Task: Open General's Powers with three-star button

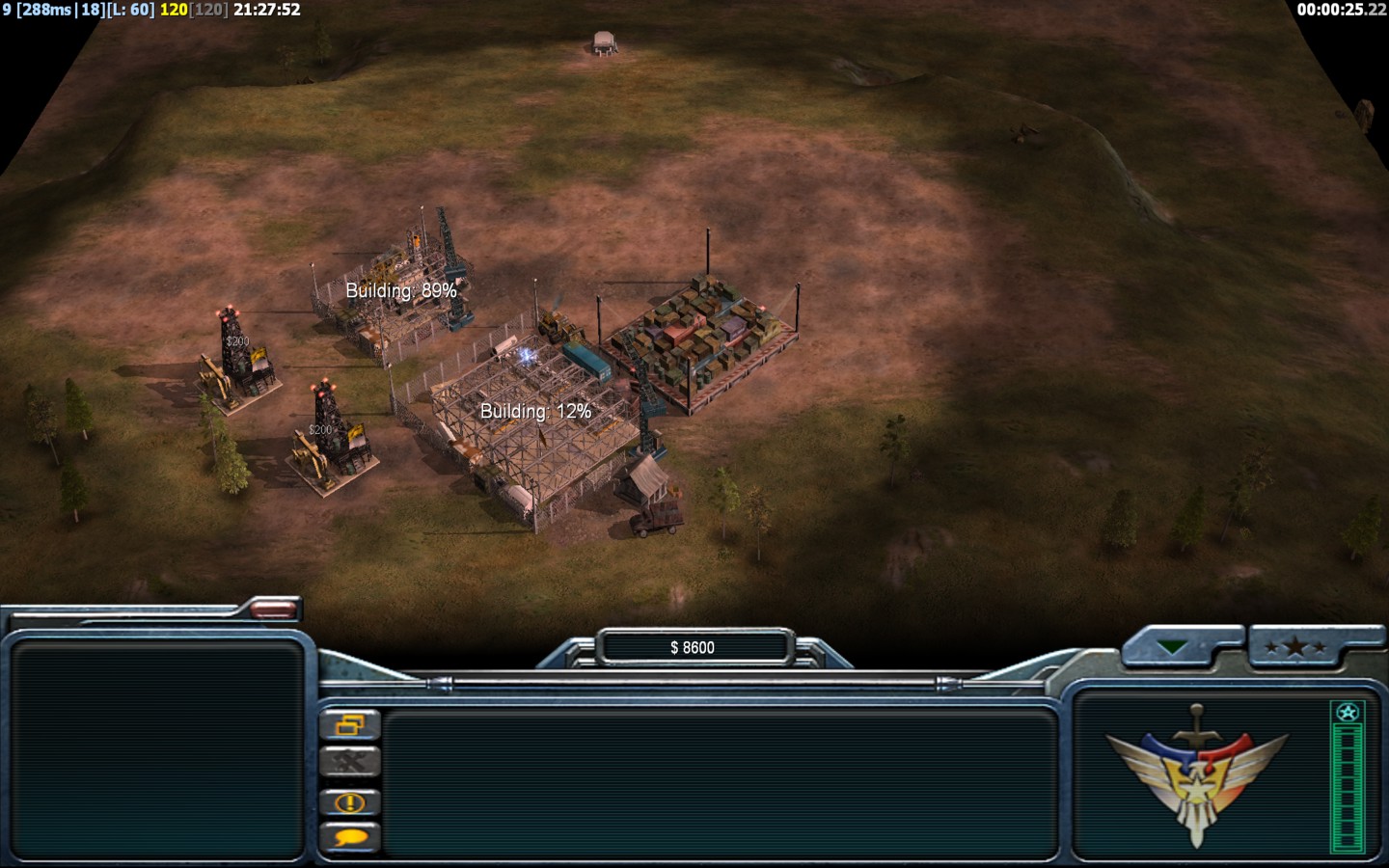Action: [x=1295, y=647]
